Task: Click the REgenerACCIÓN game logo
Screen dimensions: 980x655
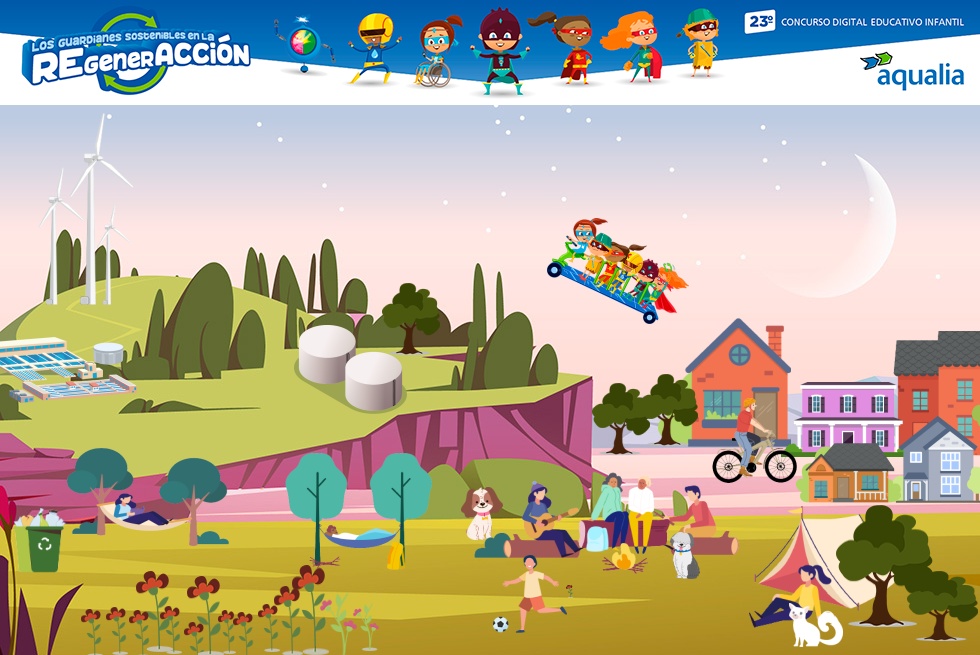Action: (x=136, y=53)
